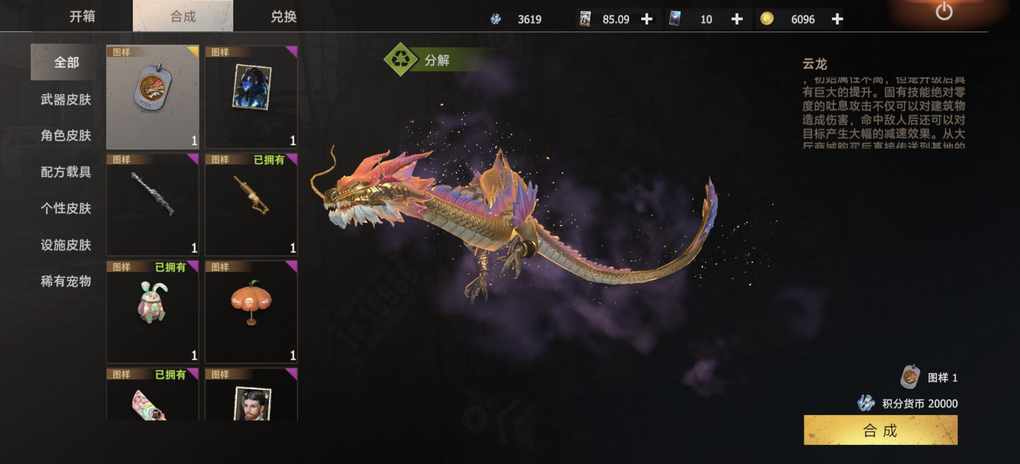Viewport: 1020px width, 464px height.
Task: Select the 合成 tab
Action: coord(182,16)
